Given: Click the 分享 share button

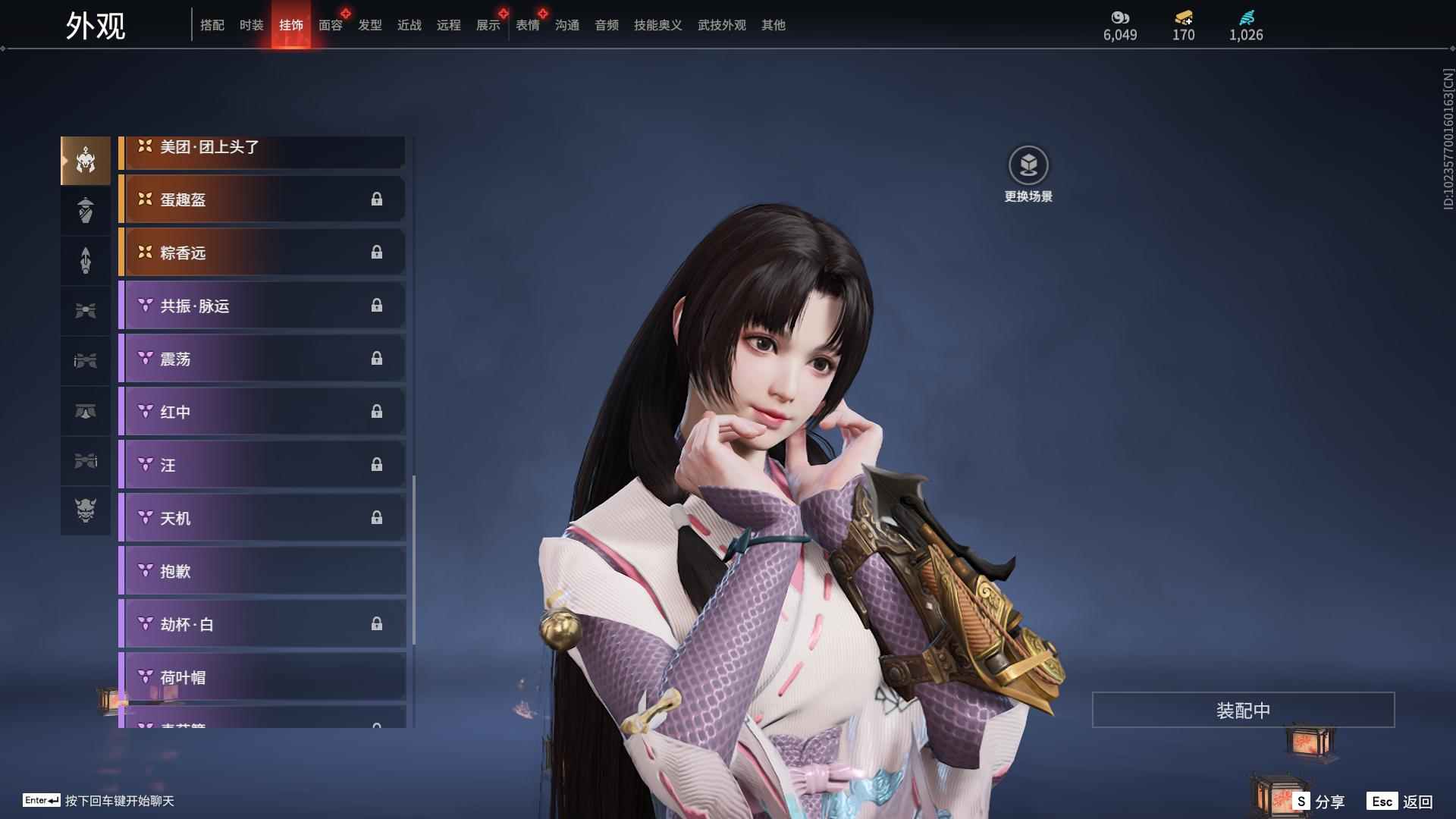Looking at the screenshot, I should coord(1326,800).
